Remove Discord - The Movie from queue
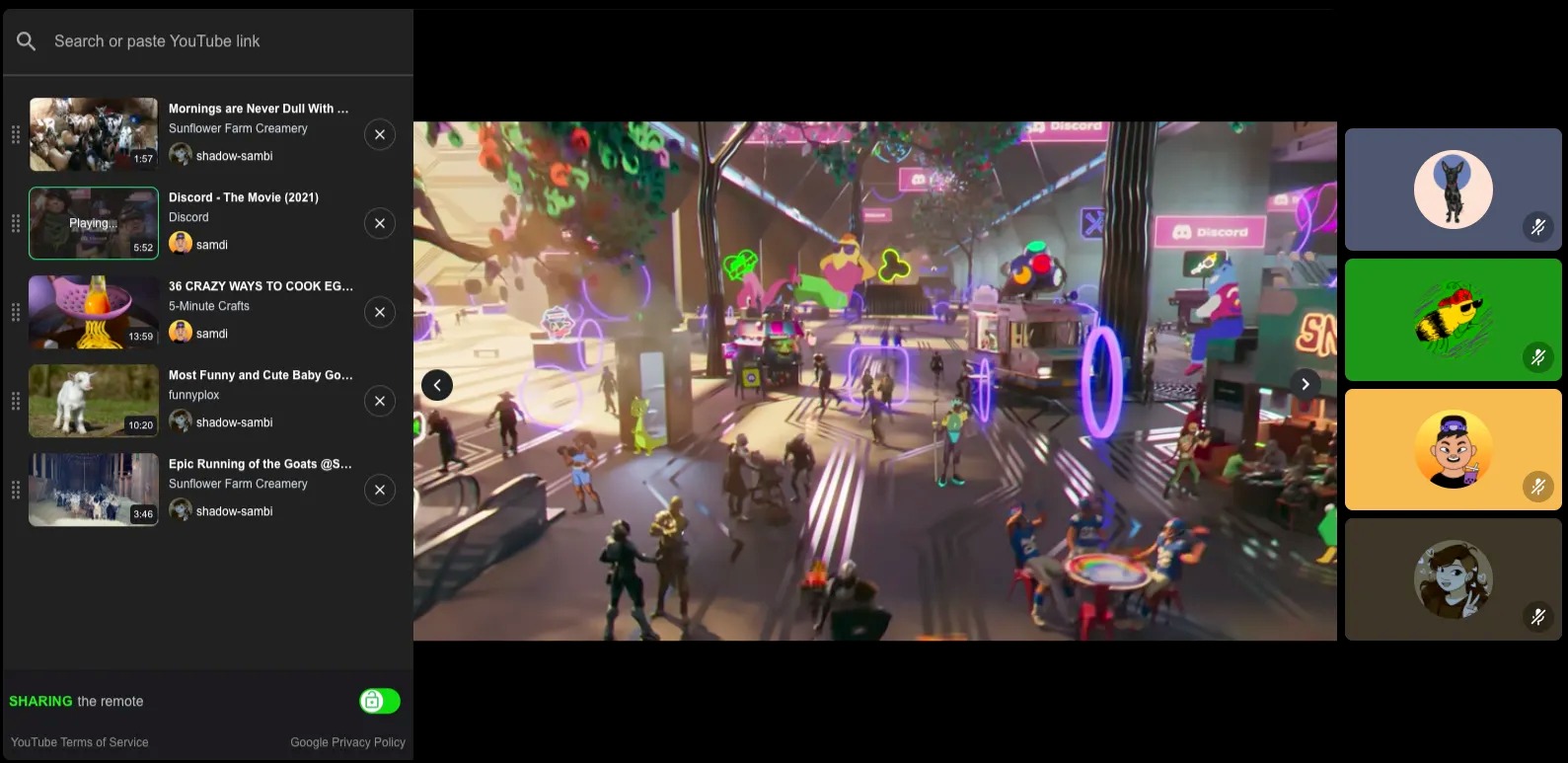Image resolution: width=1568 pixels, height=763 pixels. click(380, 223)
